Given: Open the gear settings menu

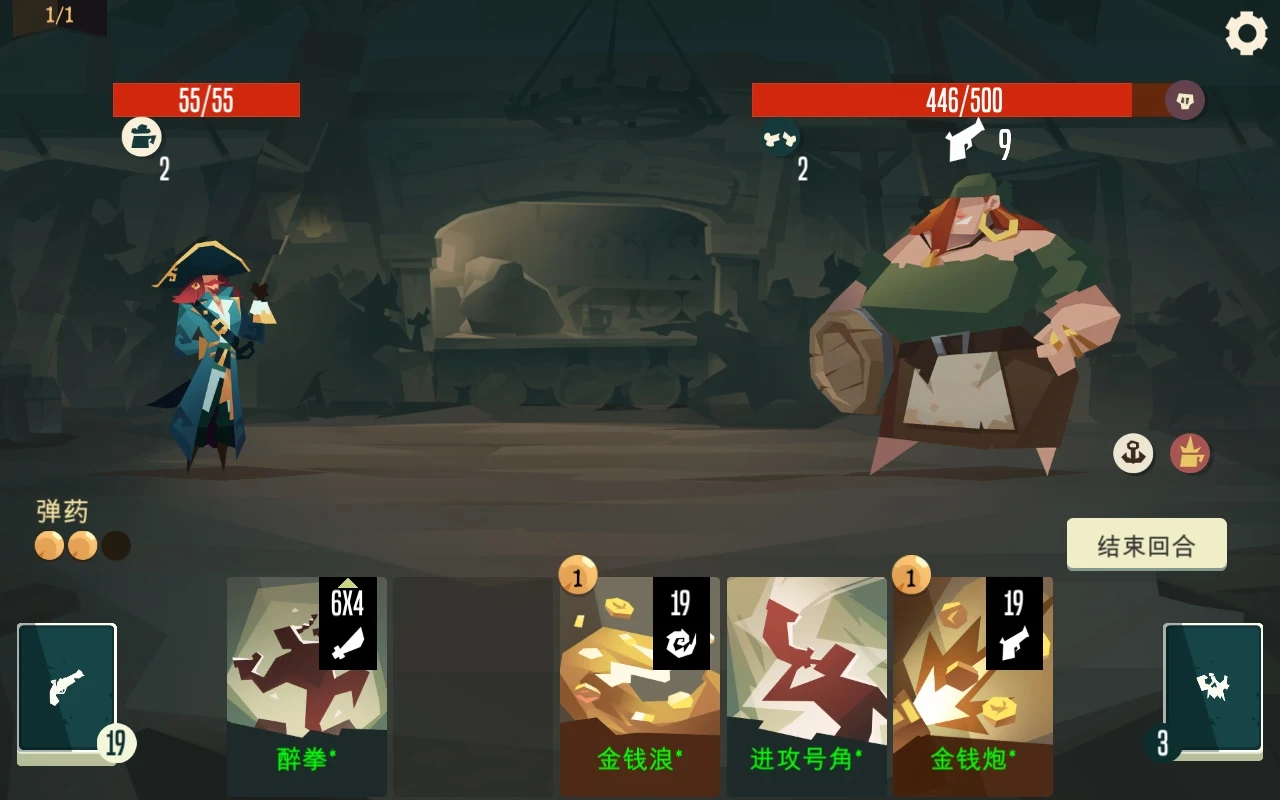Looking at the screenshot, I should pos(1246,34).
